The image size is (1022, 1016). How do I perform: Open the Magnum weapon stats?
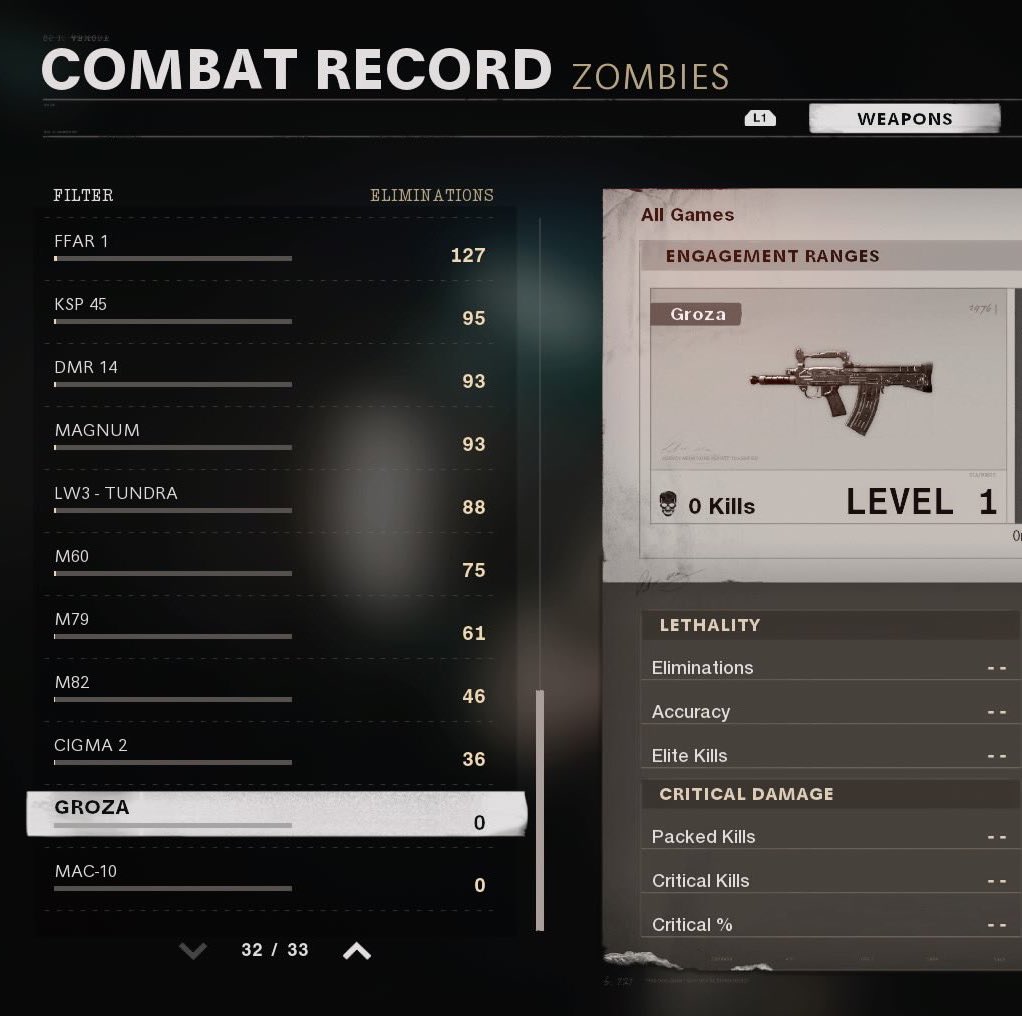pyautogui.click(x=270, y=437)
